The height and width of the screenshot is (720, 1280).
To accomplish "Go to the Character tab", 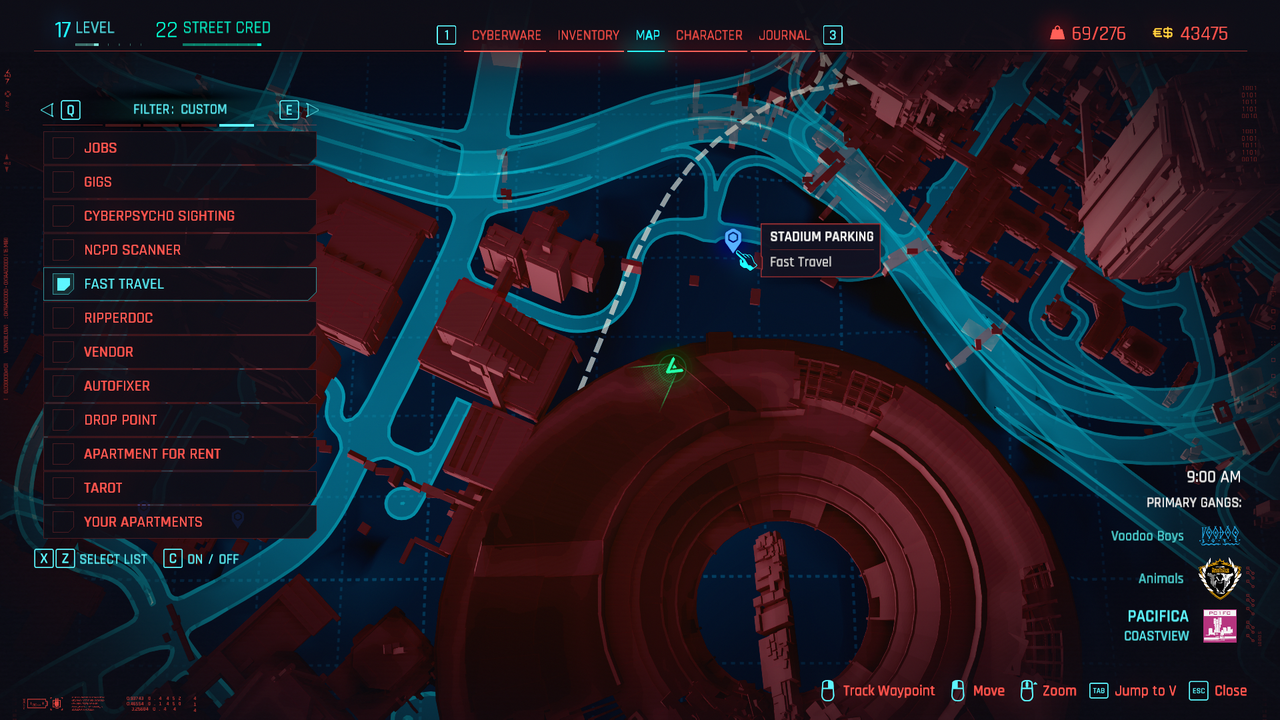I will (709, 35).
